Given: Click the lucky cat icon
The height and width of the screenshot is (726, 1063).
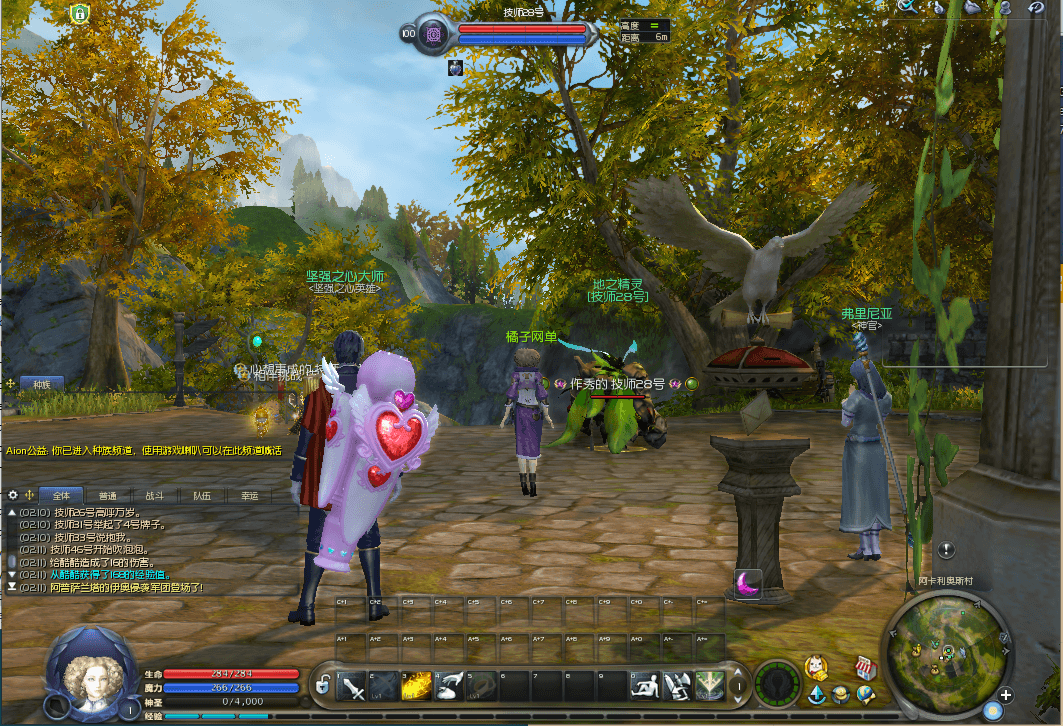Looking at the screenshot, I should click(x=816, y=667).
